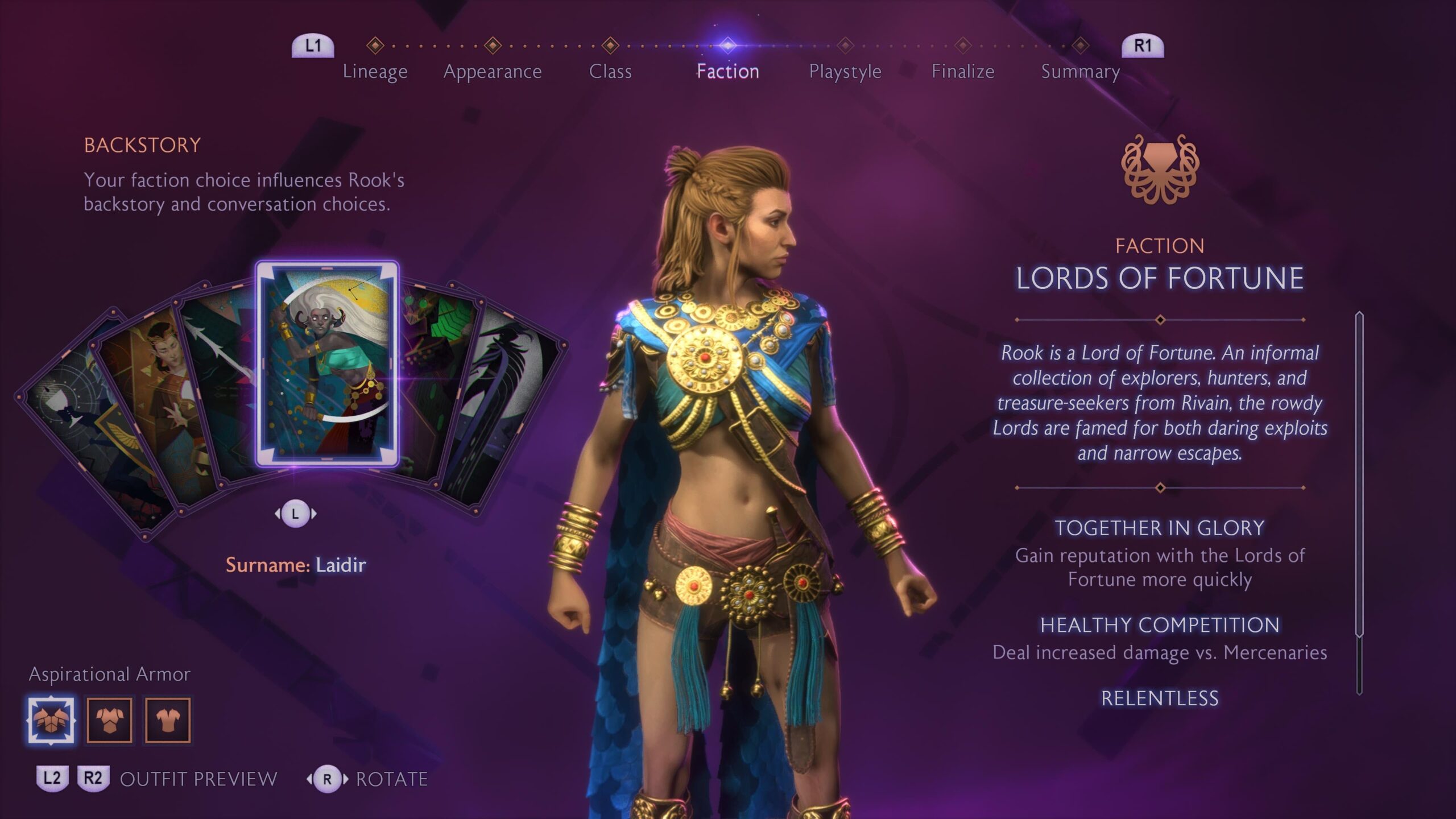
Task: Click the faction description scrollbar
Action: point(1359,500)
